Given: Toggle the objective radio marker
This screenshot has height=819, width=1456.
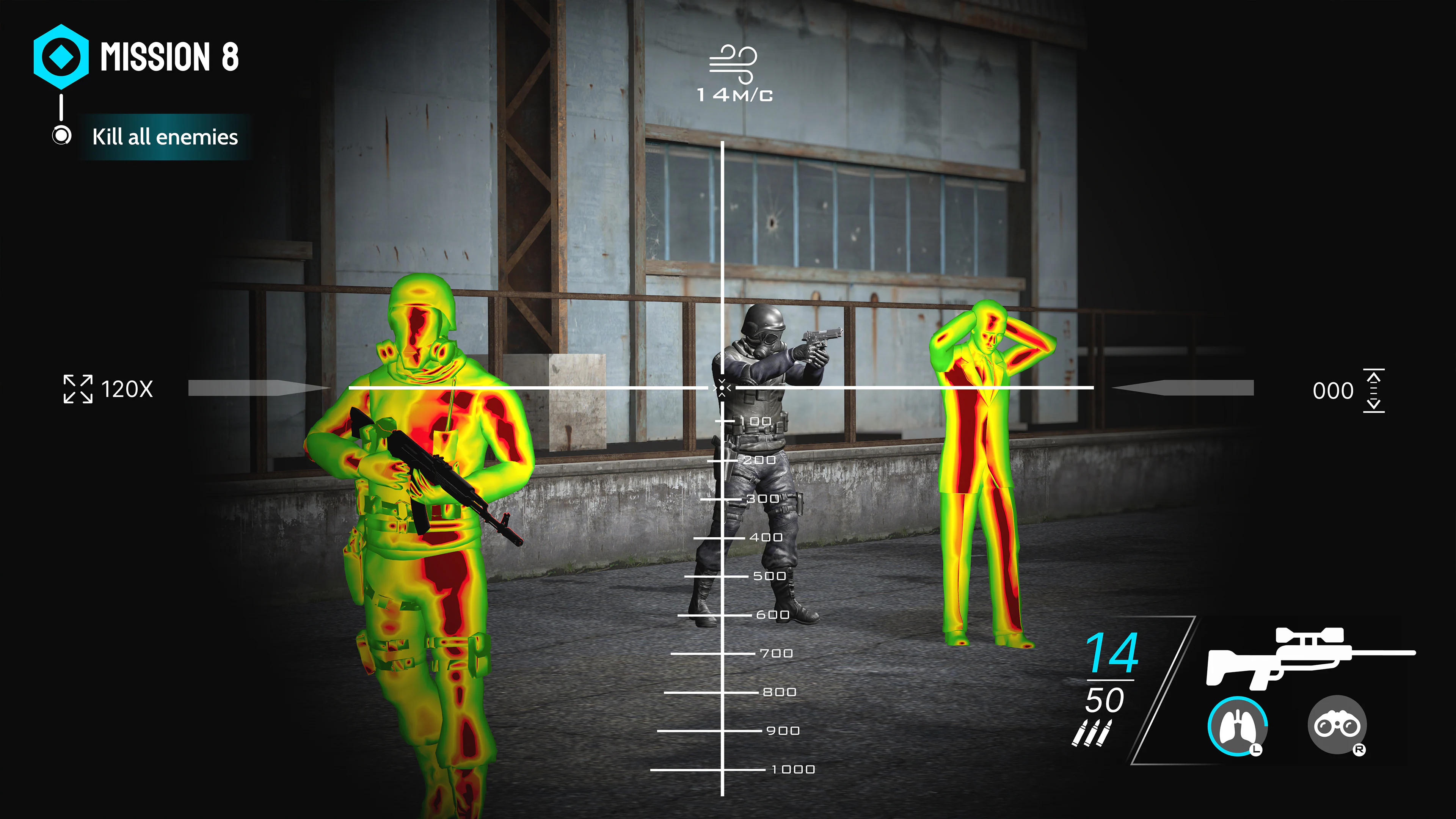Looking at the screenshot, I should click(x=61, y=136).
